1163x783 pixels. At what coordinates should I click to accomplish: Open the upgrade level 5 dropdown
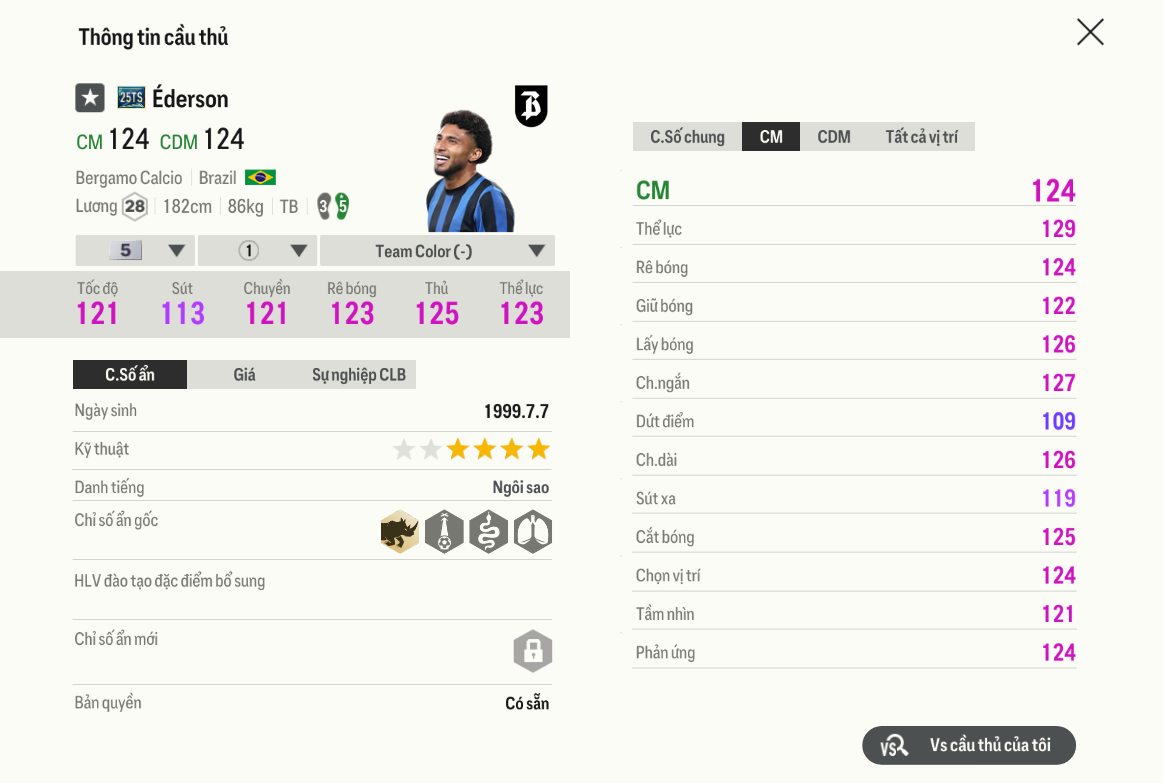(136, 251)
